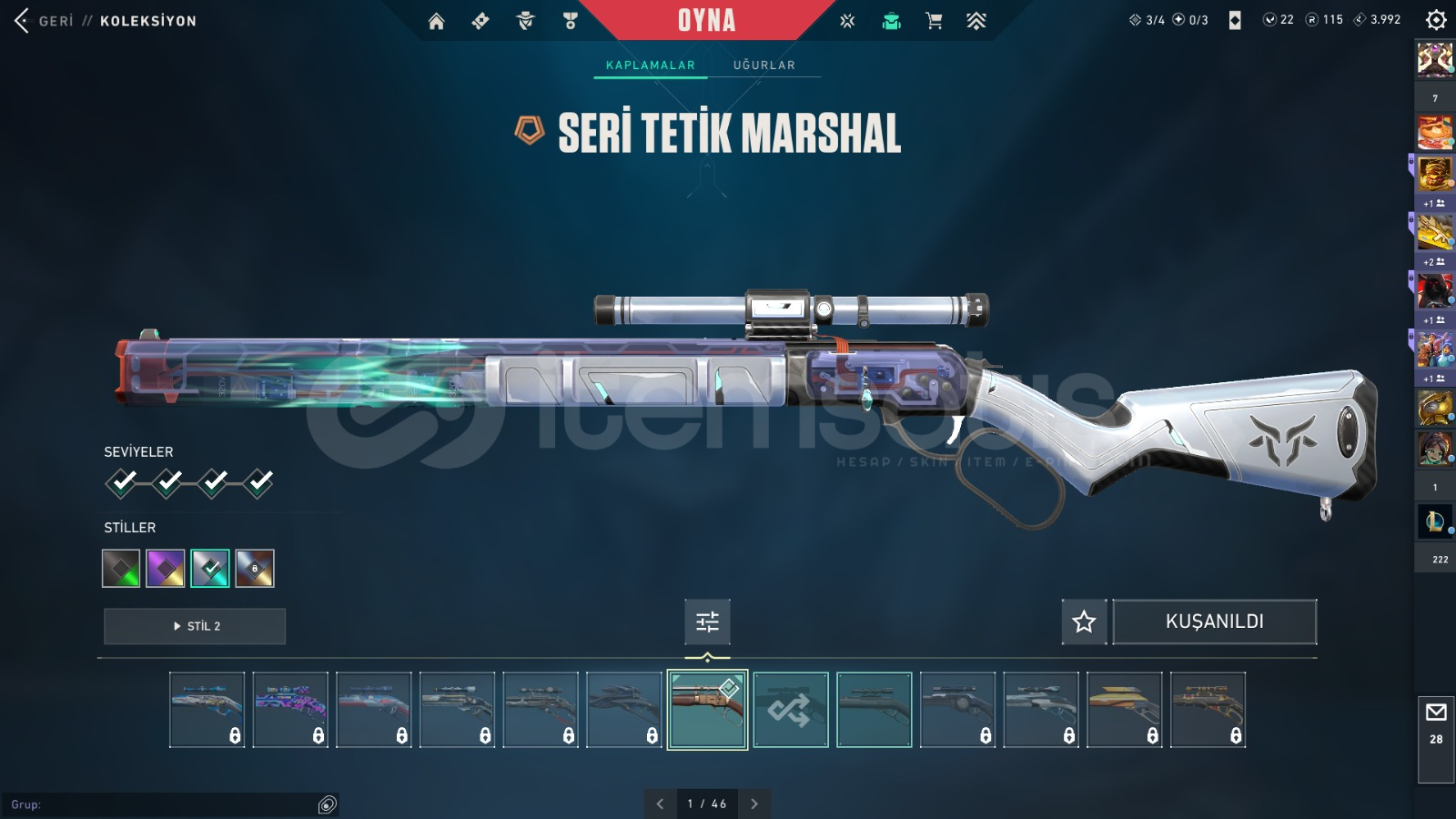Switch to the Uğurlar tab
Image resolution: width=1456 pixels, height=819 pixels.
[764, 66]
